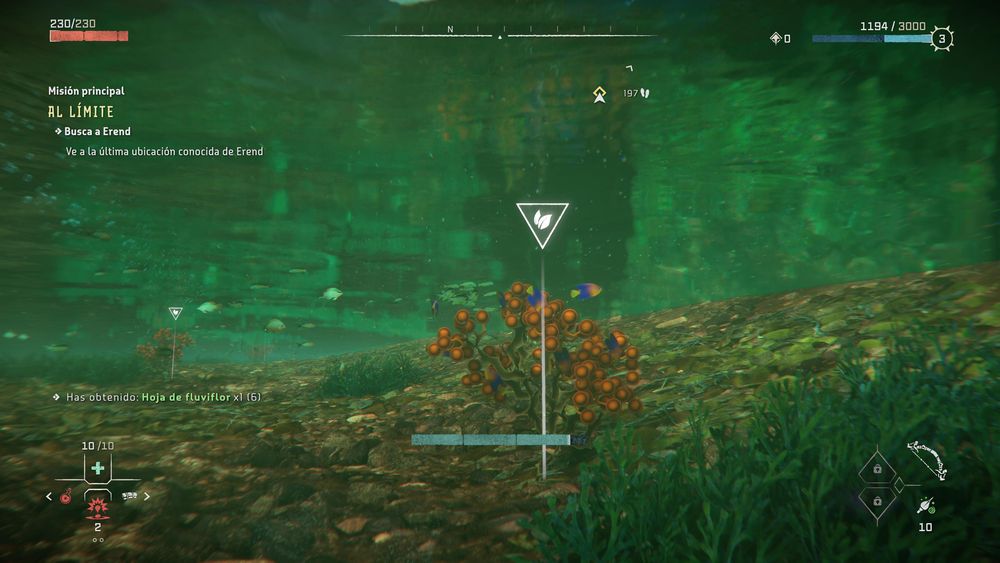Select the green cross healing medicine slot
Viewport: 1000px width, 563px height.
point(97,468)
